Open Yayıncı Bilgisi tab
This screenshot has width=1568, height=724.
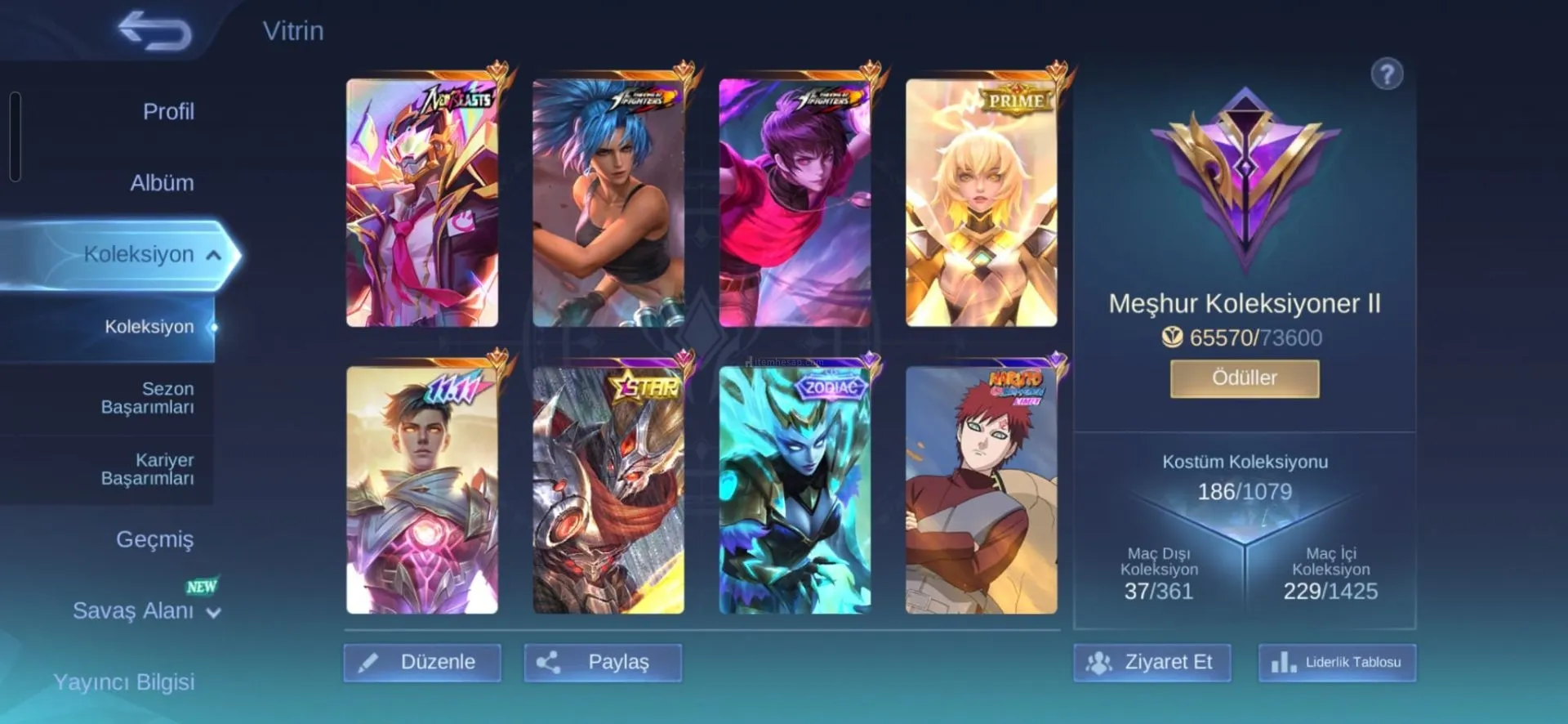pos(124,682)
